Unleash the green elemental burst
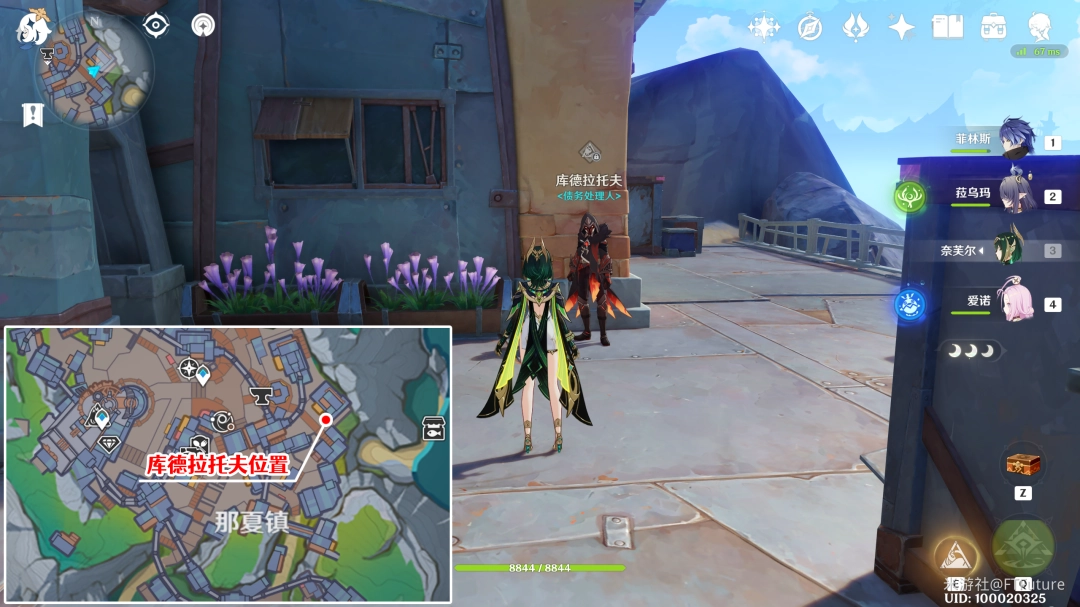 tap(1023, 546)
